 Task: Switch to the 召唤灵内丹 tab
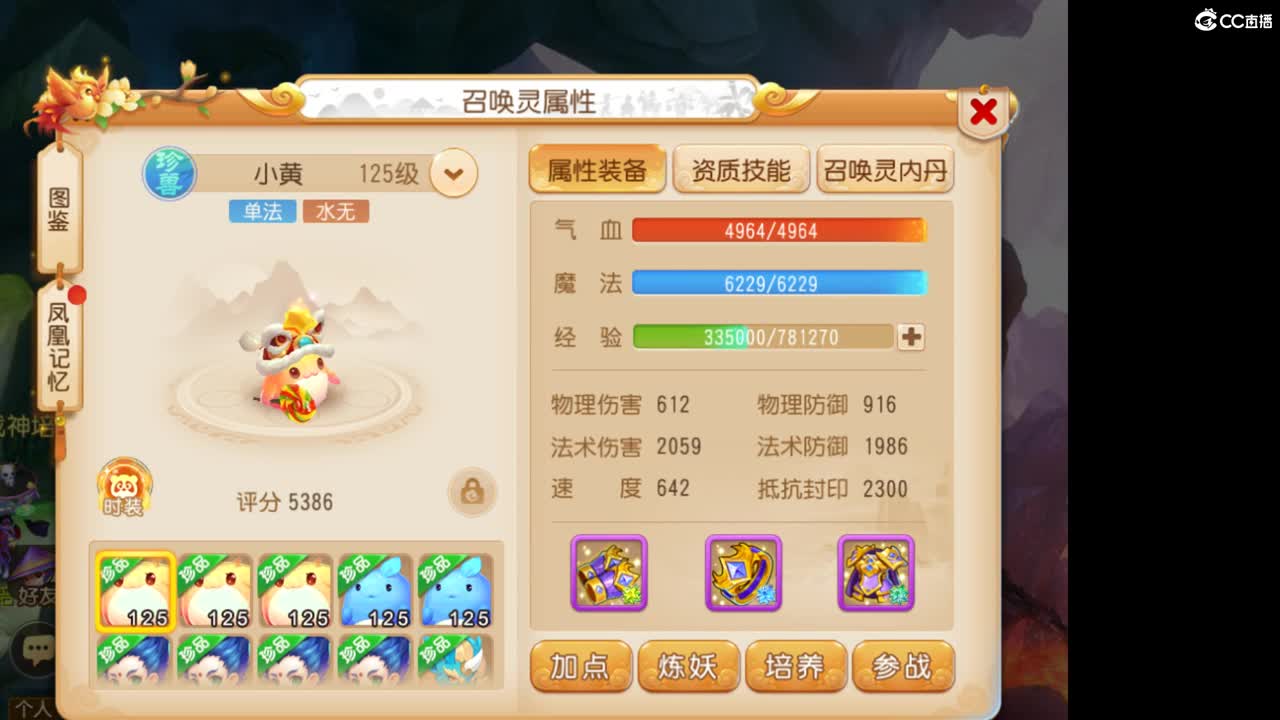coord(884,169)
